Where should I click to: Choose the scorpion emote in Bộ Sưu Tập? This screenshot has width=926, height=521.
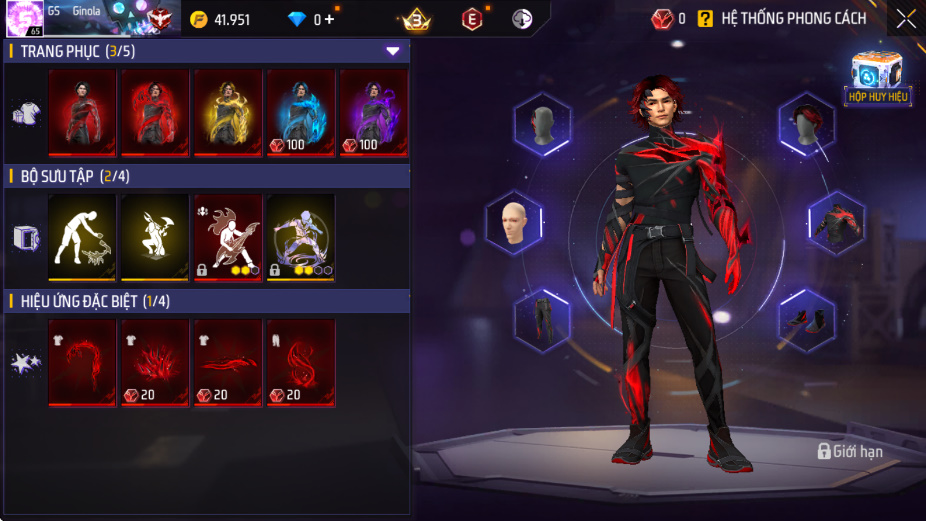82,237
